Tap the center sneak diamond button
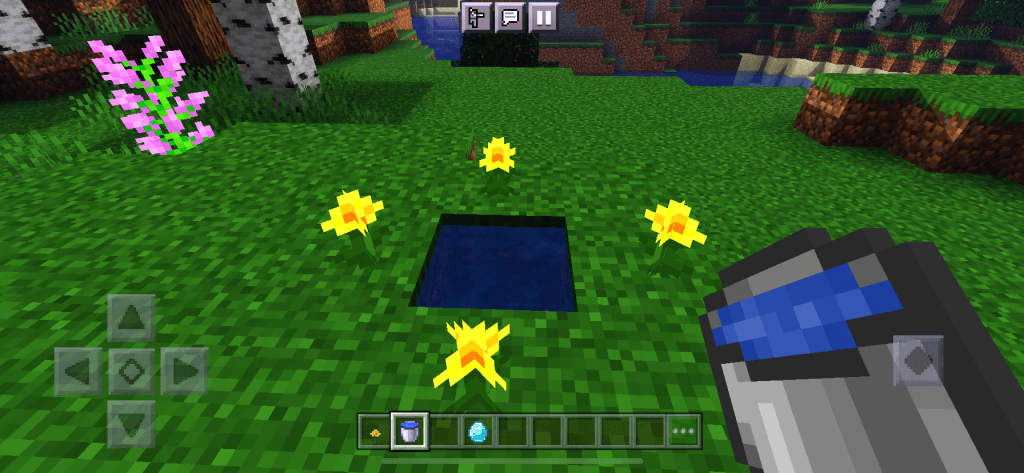Image resolution: width=1024 pixels, height=473 pixels. pyautogui.click(x=131, y=371)
